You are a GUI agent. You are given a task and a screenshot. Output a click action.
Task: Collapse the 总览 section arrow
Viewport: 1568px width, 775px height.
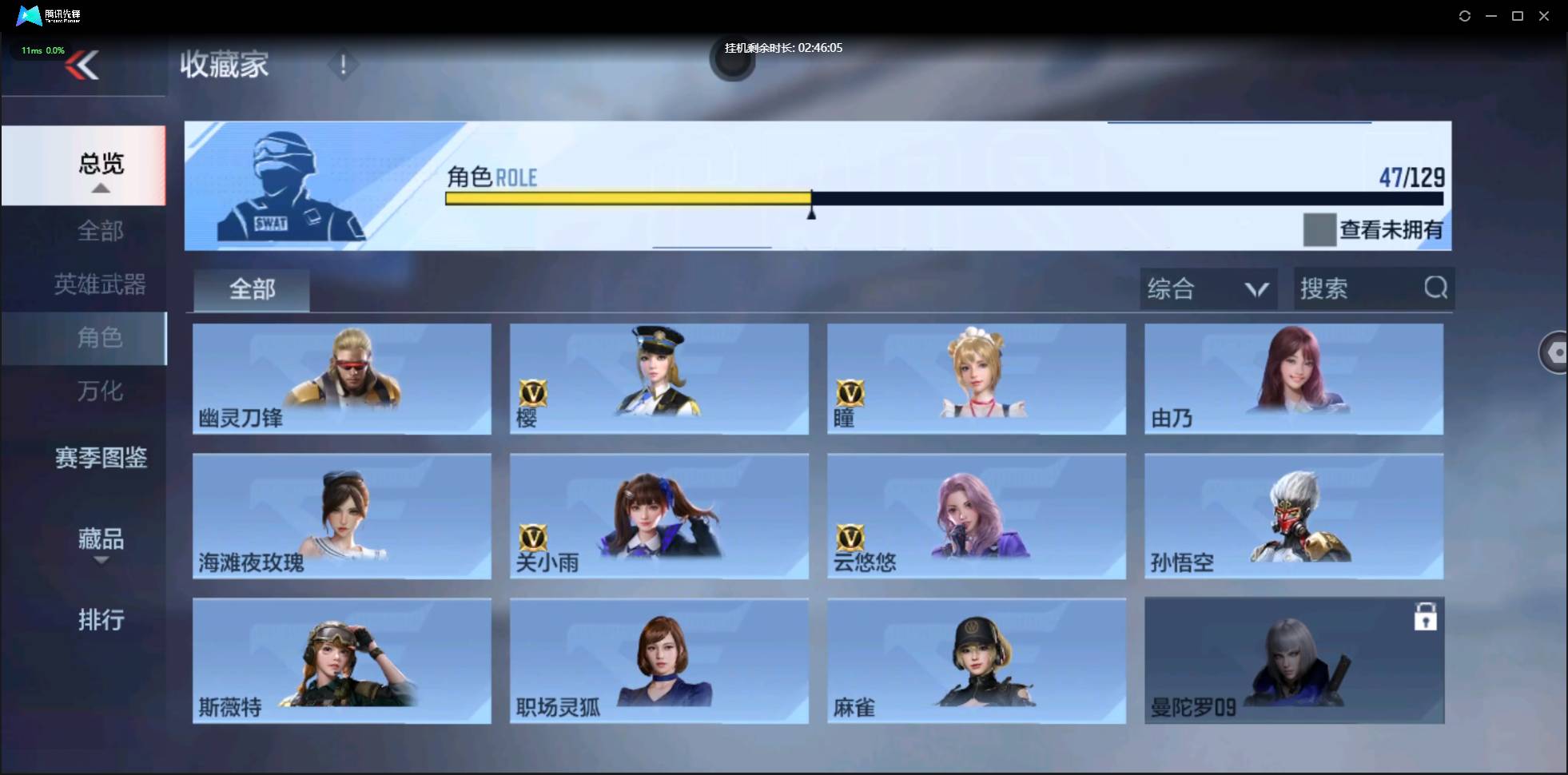(99, 188)
